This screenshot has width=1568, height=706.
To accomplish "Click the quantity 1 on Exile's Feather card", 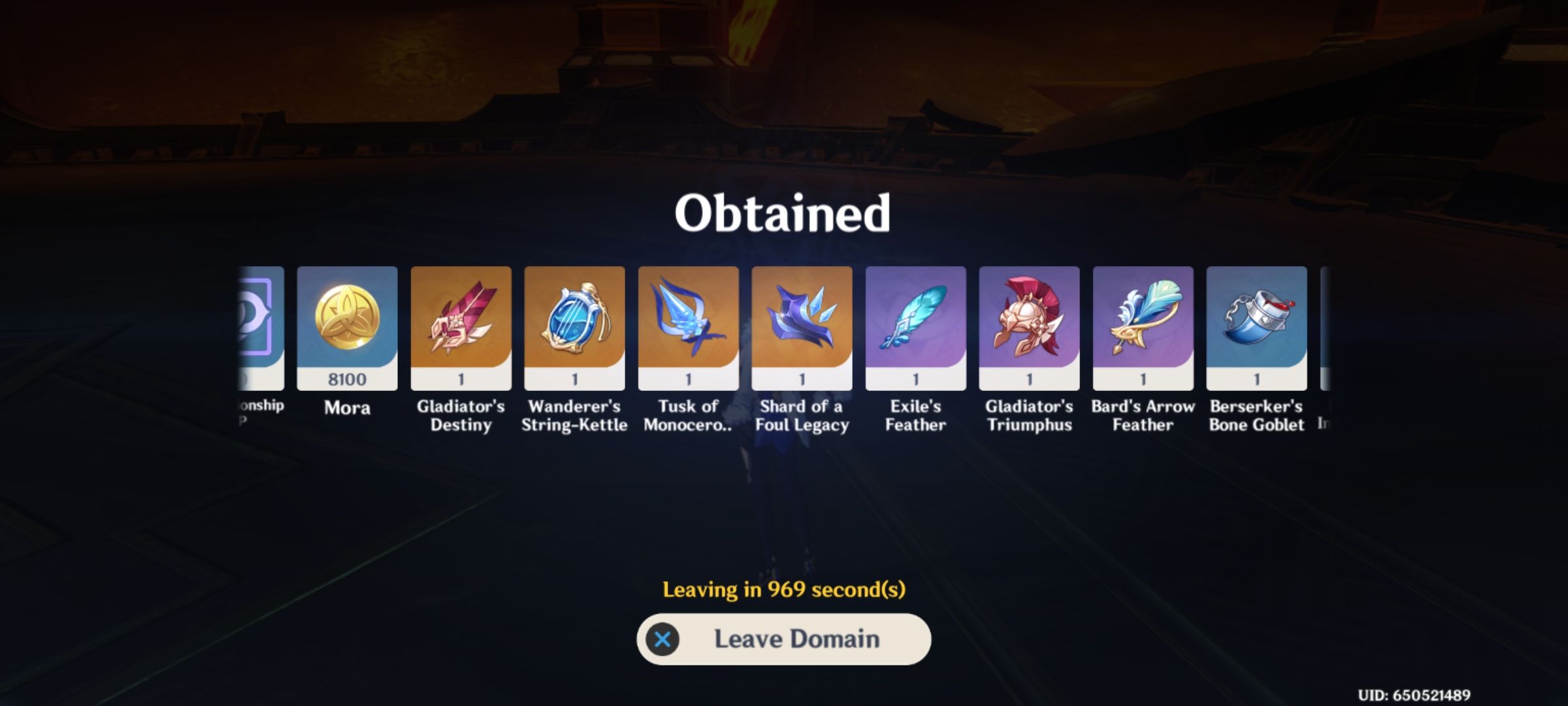I will click(915, 379).
